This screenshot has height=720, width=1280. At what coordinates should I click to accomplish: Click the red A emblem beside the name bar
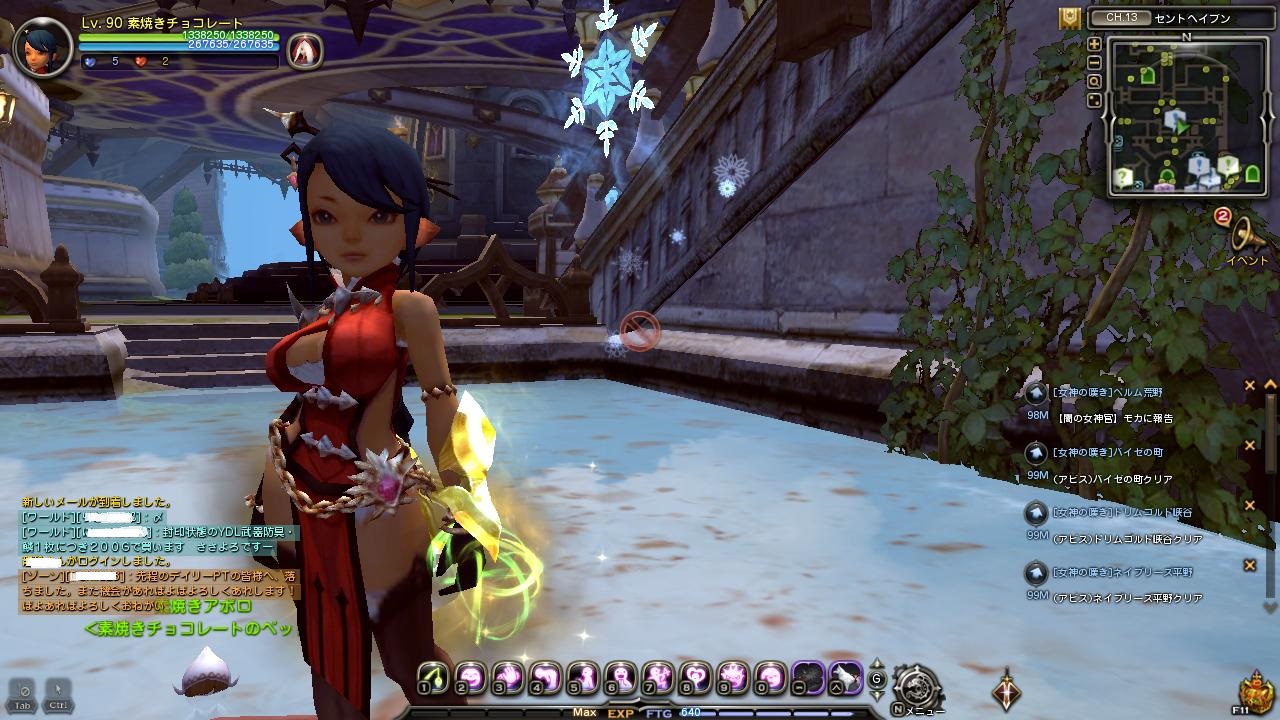[304, 51]
